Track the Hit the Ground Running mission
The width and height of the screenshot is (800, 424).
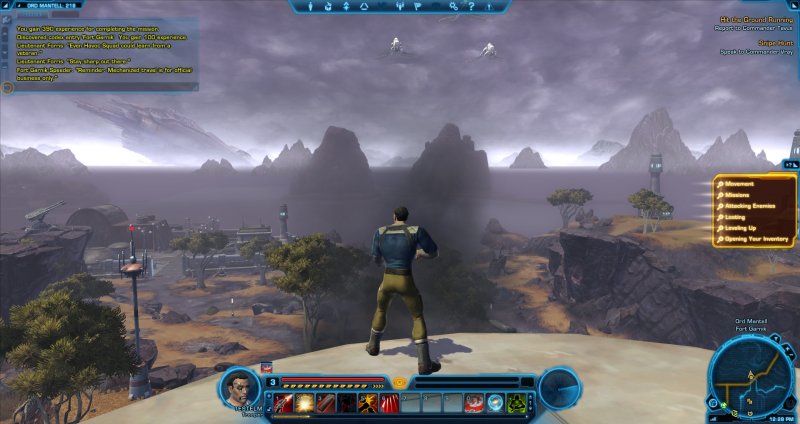click(754, 19)
